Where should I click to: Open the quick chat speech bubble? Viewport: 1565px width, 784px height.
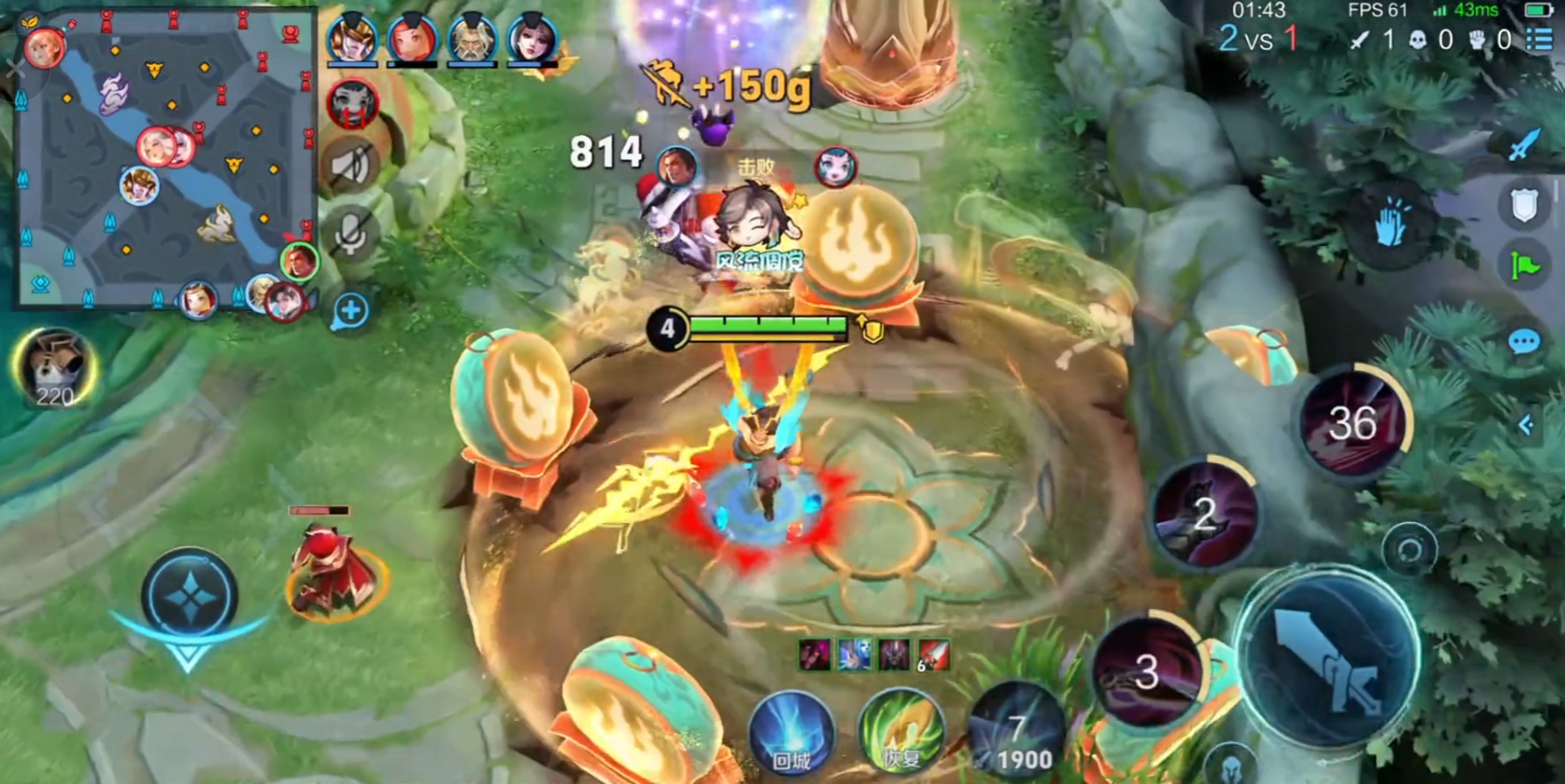click(1524, 342)
